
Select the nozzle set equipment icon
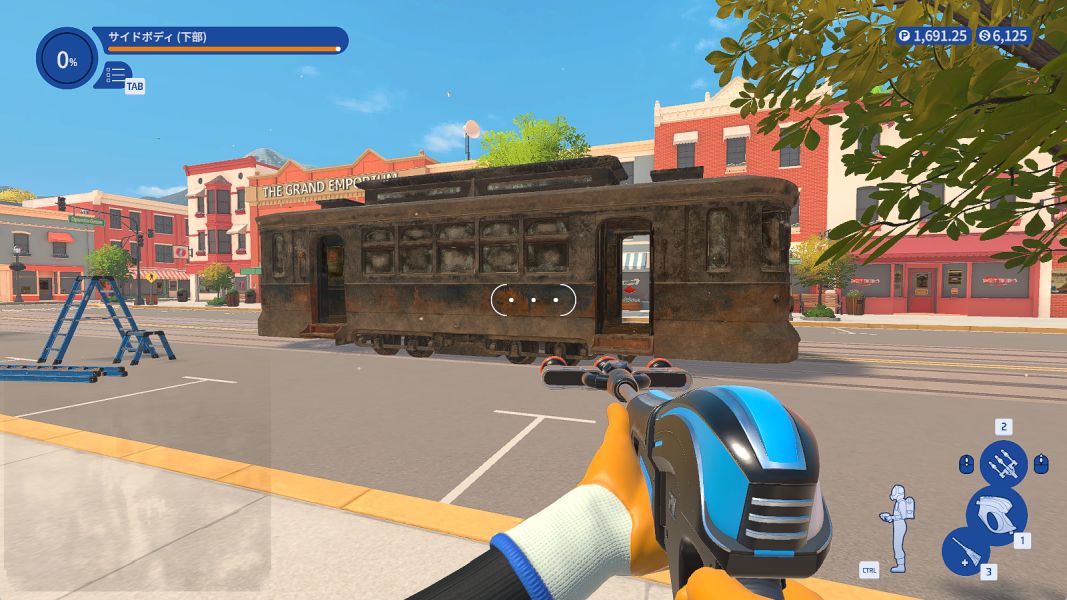(x=1003, y=464)
